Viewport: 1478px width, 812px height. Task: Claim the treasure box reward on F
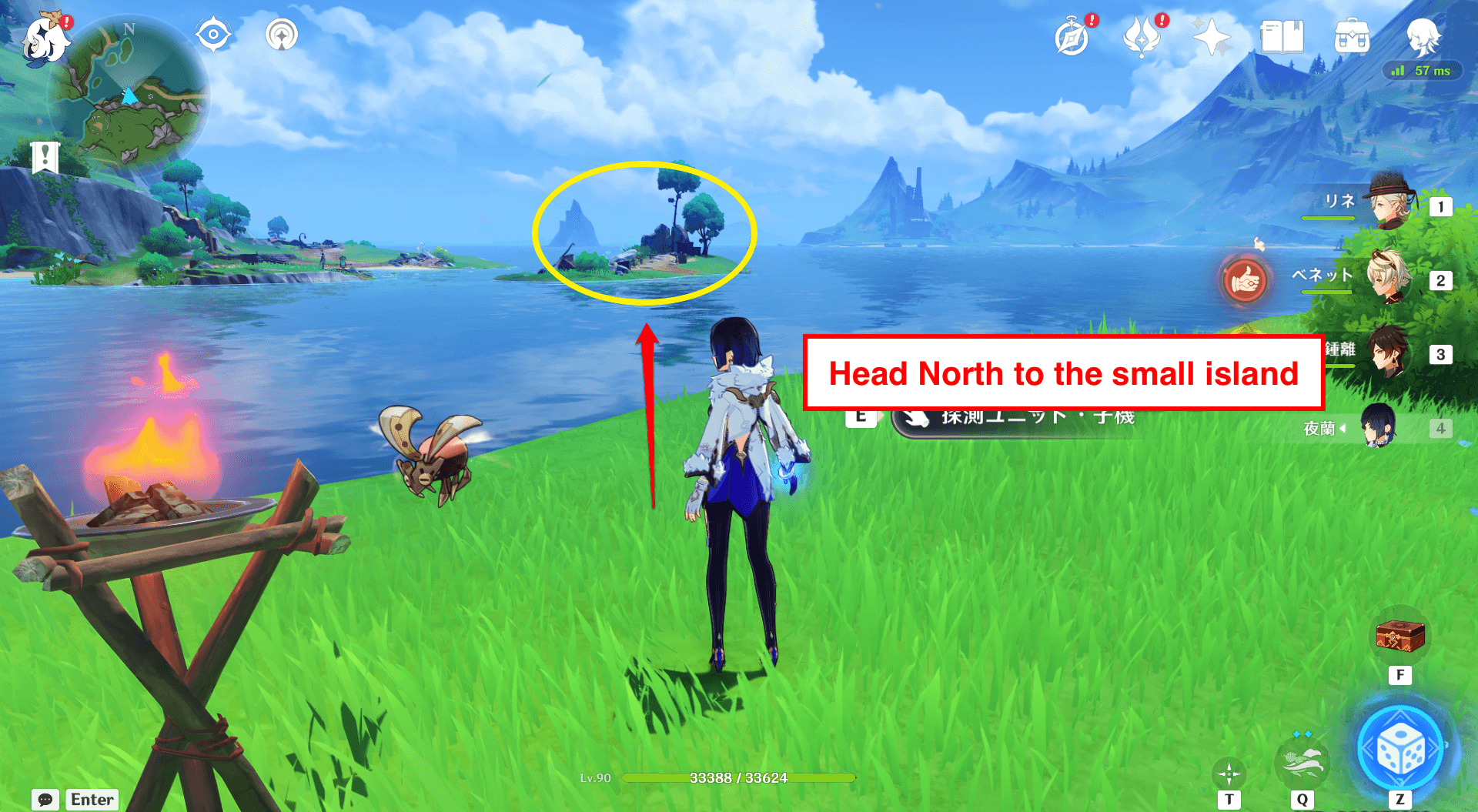click(x=1399, y=637)
